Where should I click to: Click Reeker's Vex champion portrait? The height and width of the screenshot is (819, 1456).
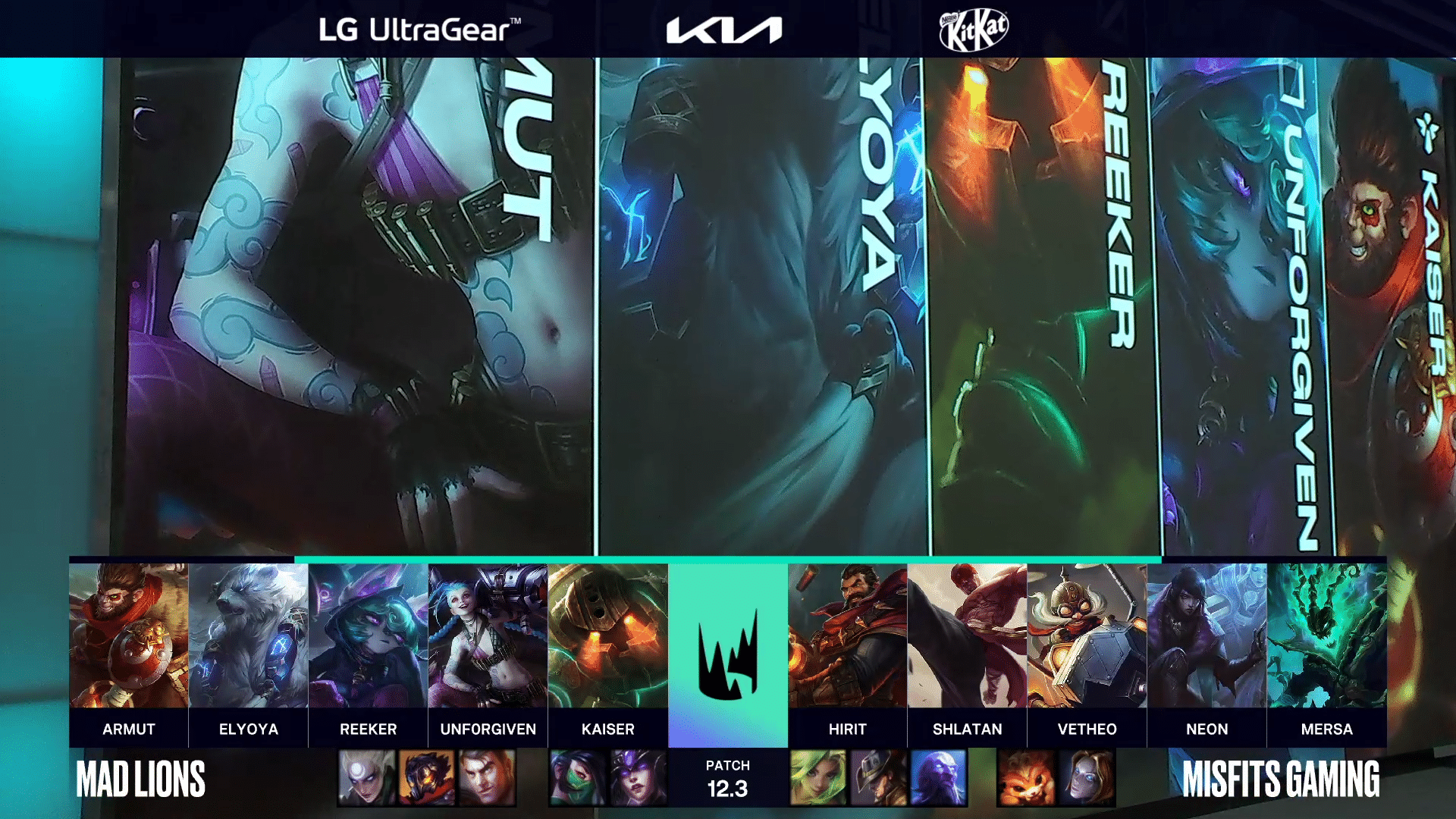click(369, 635)
